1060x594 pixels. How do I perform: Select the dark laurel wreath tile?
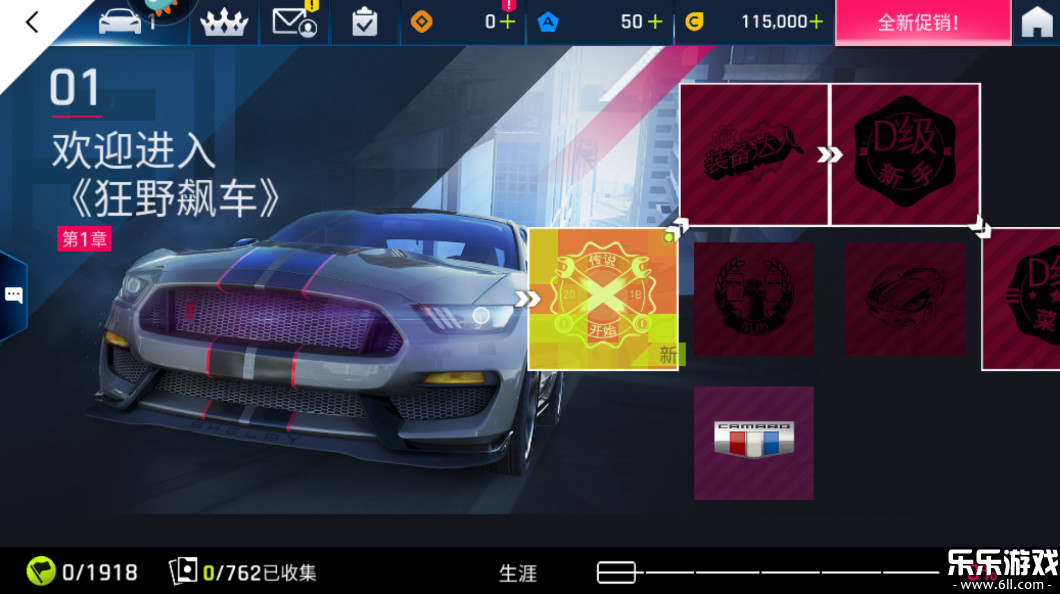pos(753,299)
